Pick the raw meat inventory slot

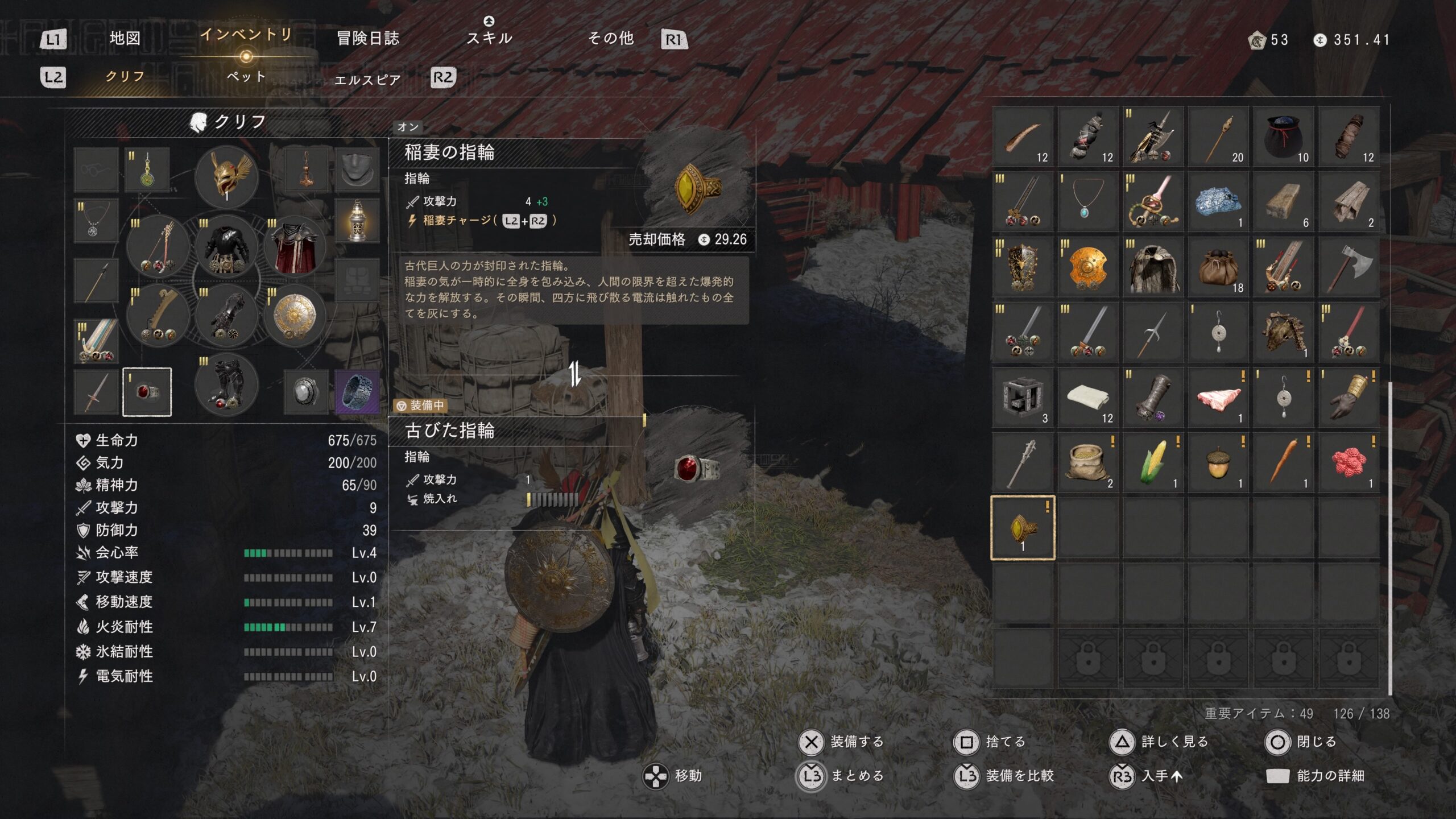click(x=1218, y=398)
